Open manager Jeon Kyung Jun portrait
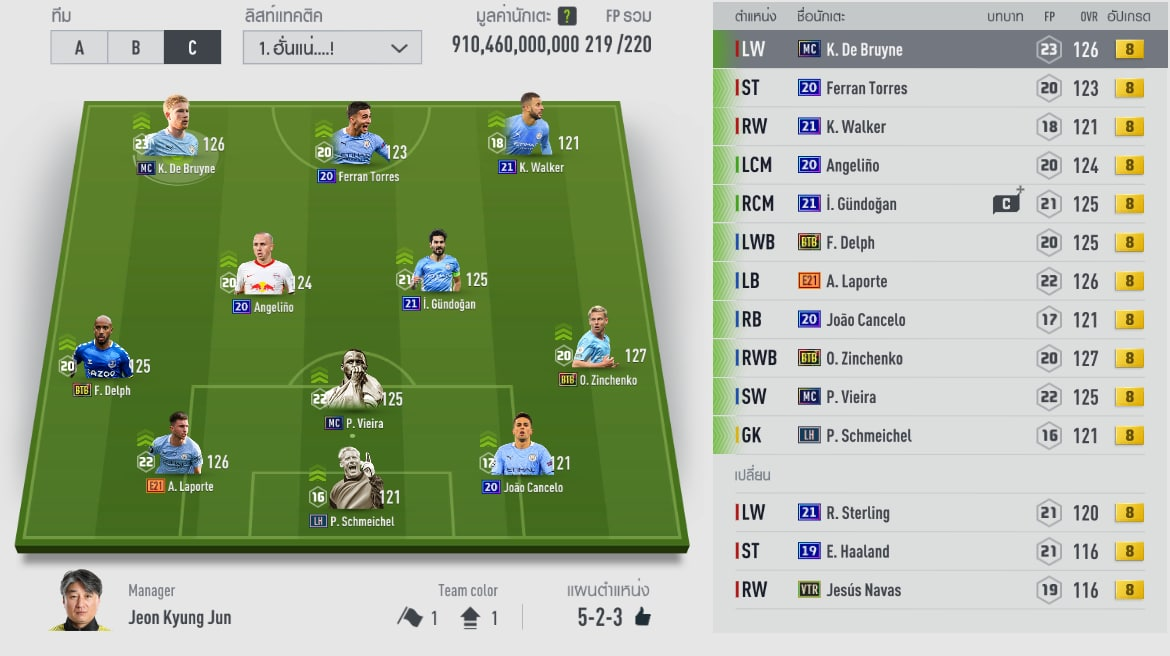This screenshot has width=1170, height=656. click(80, 600)
